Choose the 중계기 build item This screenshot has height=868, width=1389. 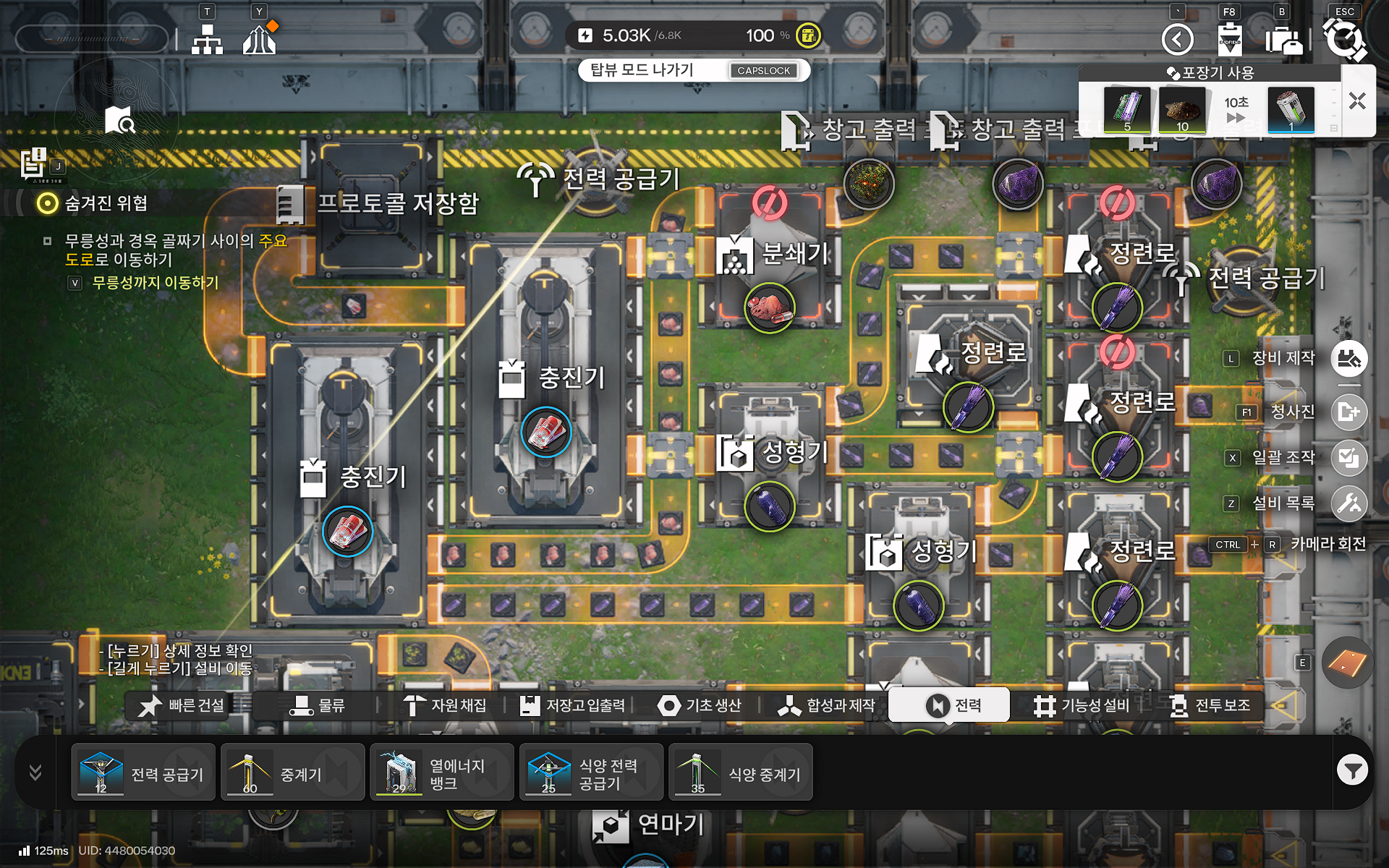[292, 773]
